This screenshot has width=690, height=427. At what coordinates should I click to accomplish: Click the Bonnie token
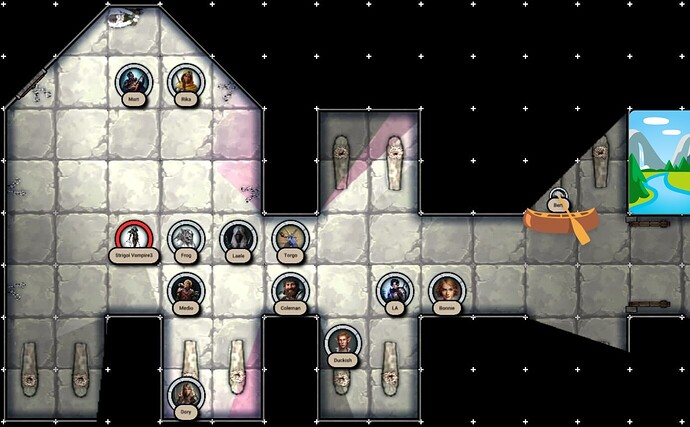point(446,290)
